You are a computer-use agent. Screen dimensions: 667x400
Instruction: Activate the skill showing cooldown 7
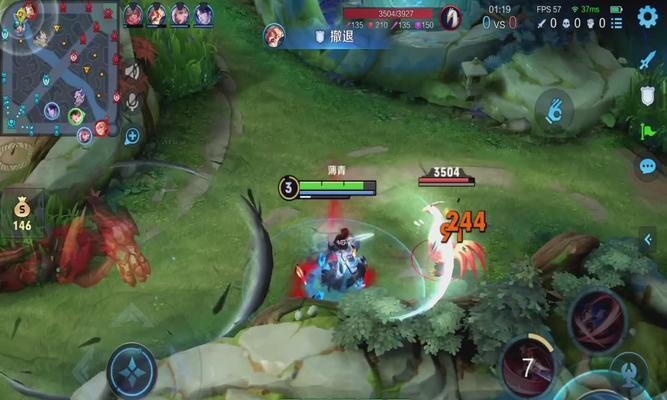[x=527, y=367]
